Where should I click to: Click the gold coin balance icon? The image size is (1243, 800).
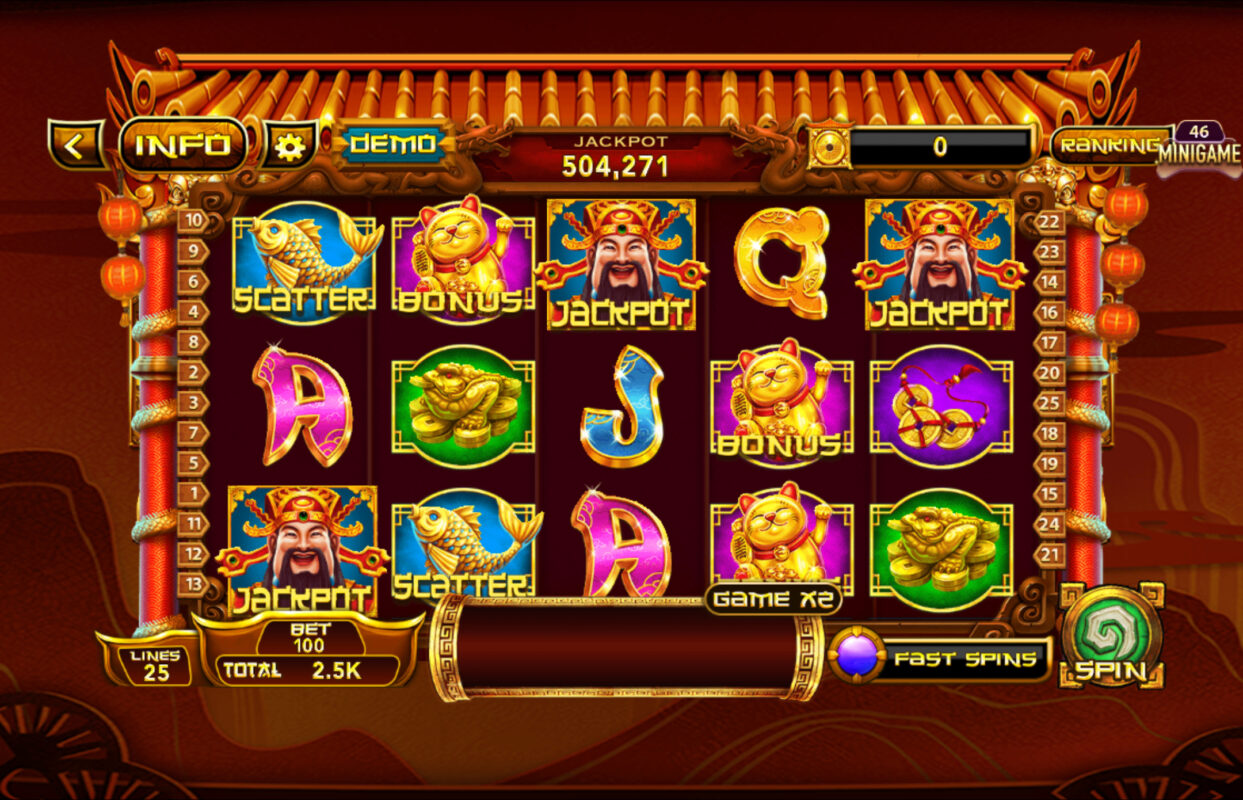[829, 147]
